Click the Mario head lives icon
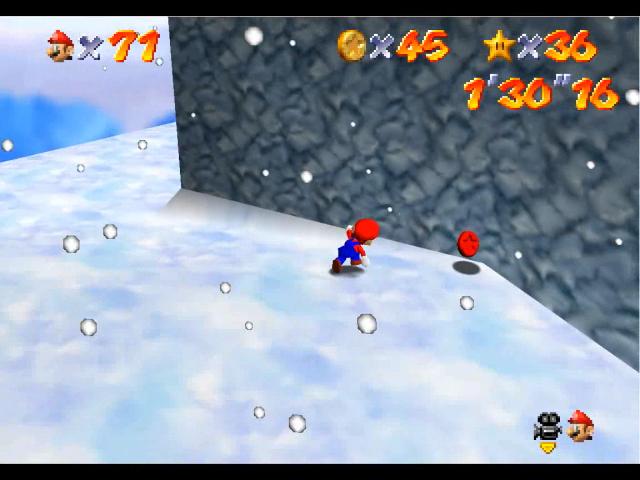Image resolution: width=640 pixels, height=480 pixels. tap(61, 45)
